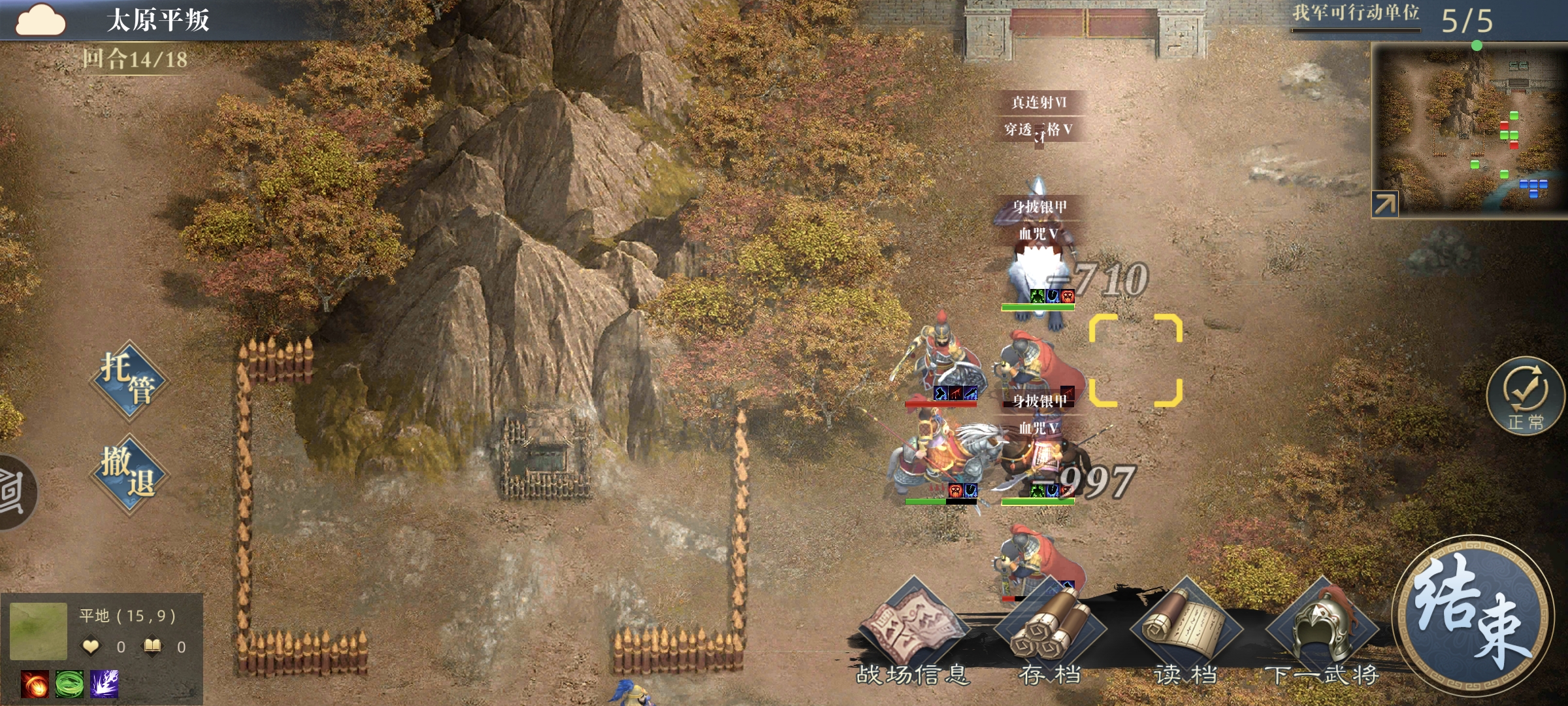Select the purple lightning skill icon
This screenshot has width=1568, height=706.
pos(104,684)
